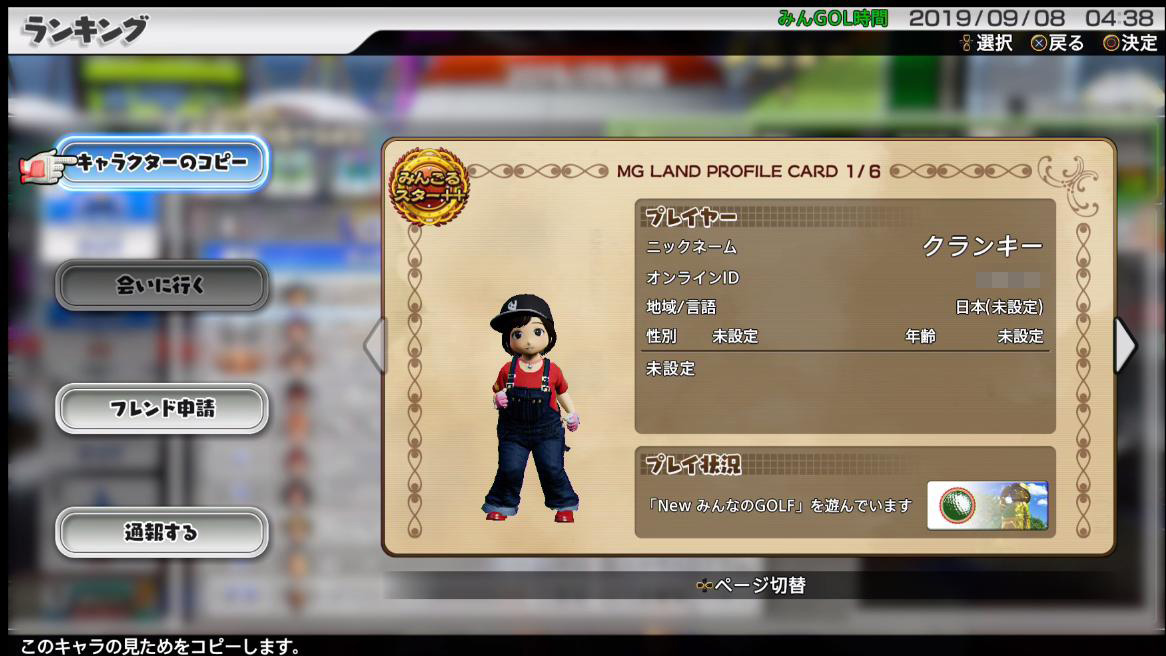This screenshot has height=656, width=1166.
Task: Choose the 会いに行く option
Action: (162, 286)
